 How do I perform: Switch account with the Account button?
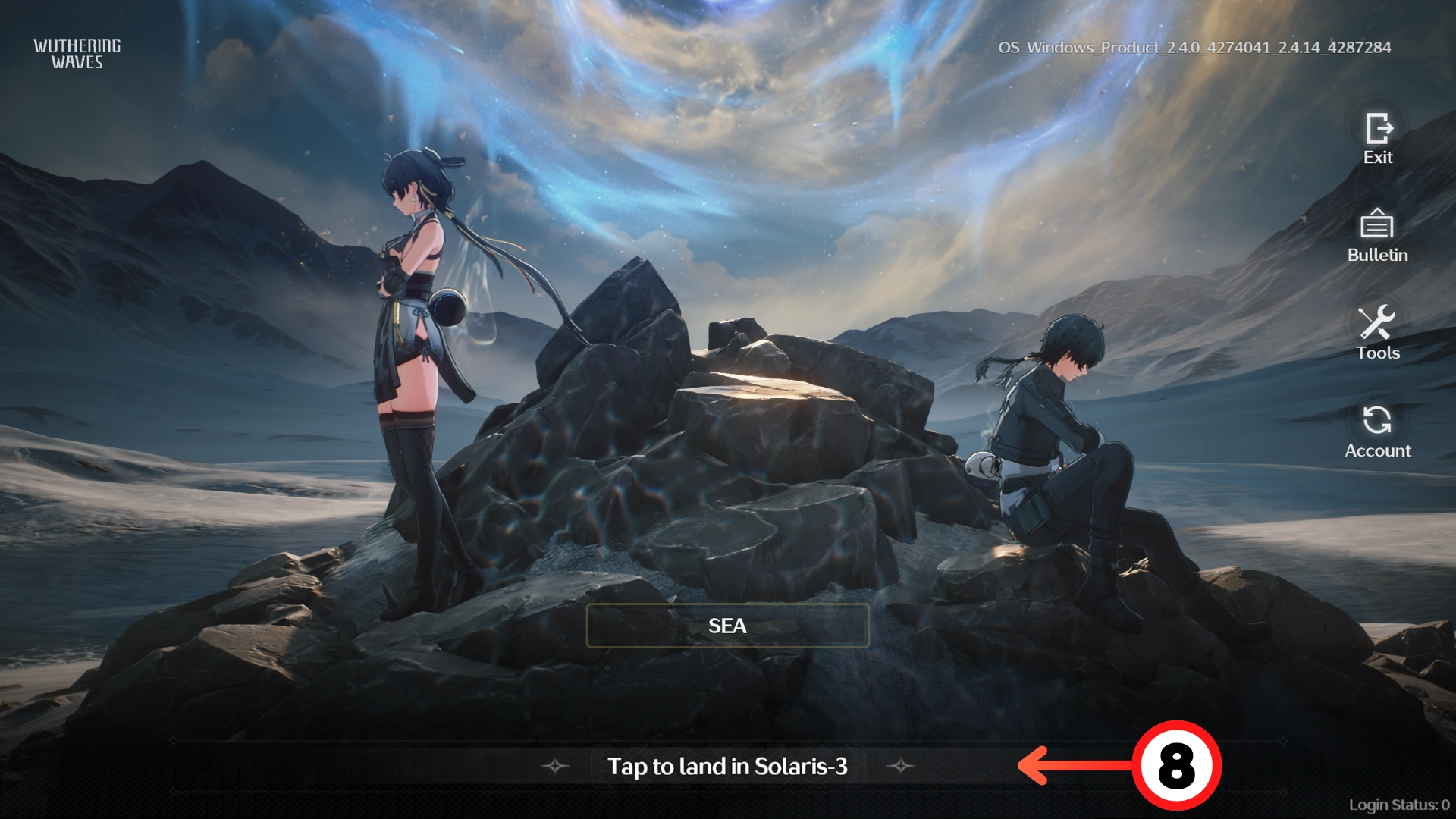click(1377, 430)
